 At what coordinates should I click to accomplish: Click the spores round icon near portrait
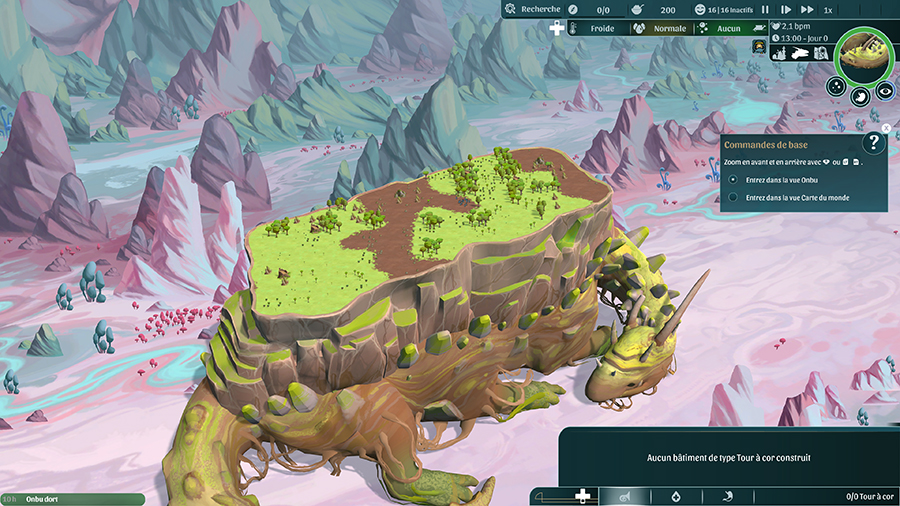point(838,88)
